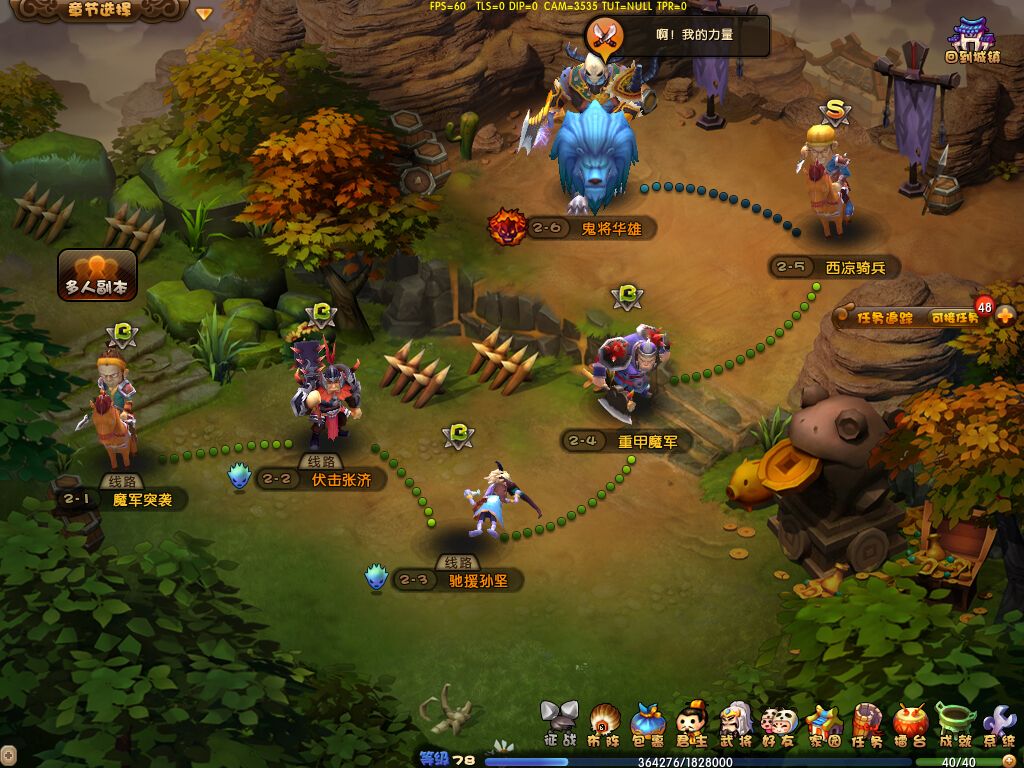
Task: Open the 成就 achievements menu
Action: point(955,724)
